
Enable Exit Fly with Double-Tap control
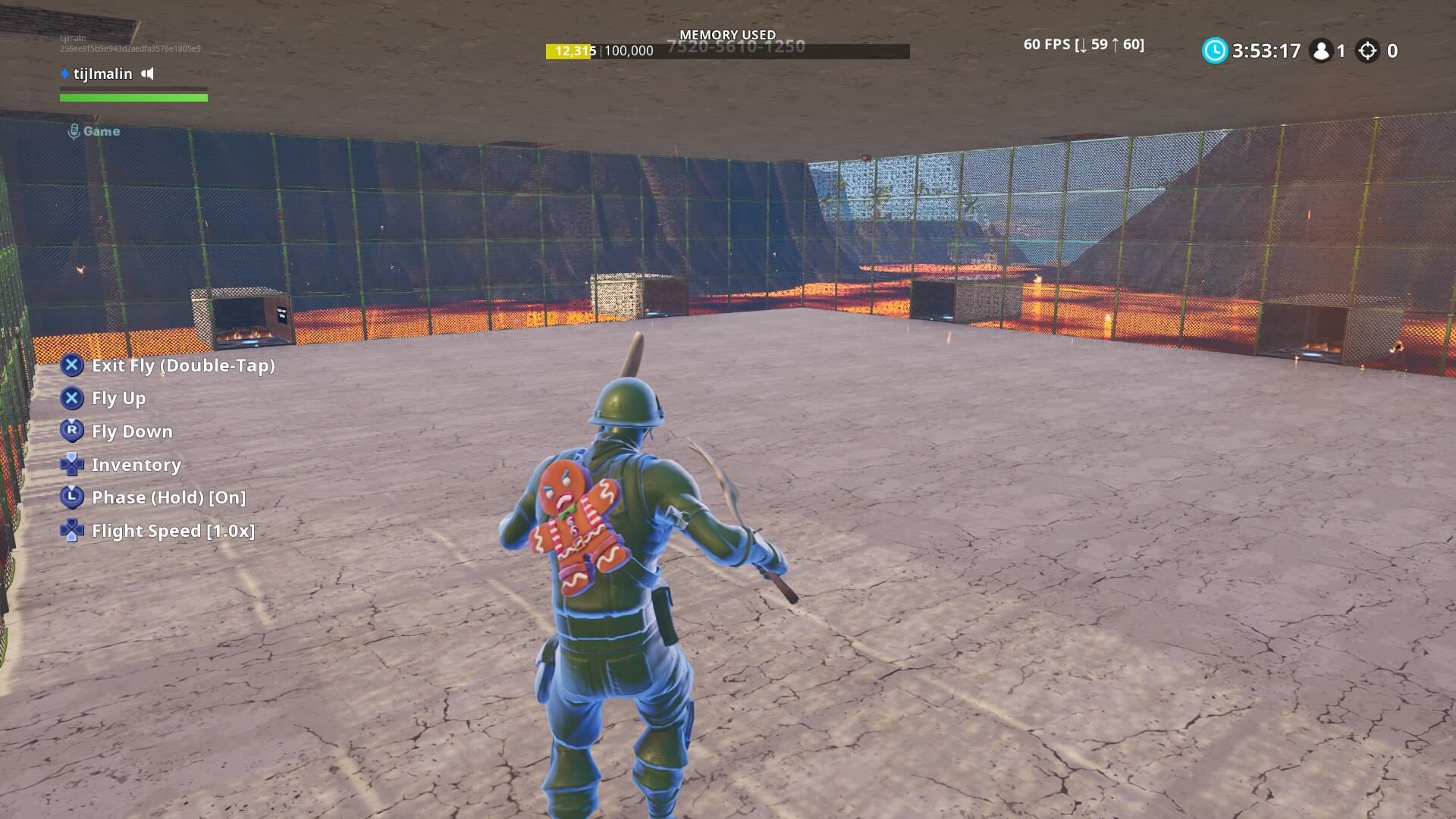tap(183, 366)
